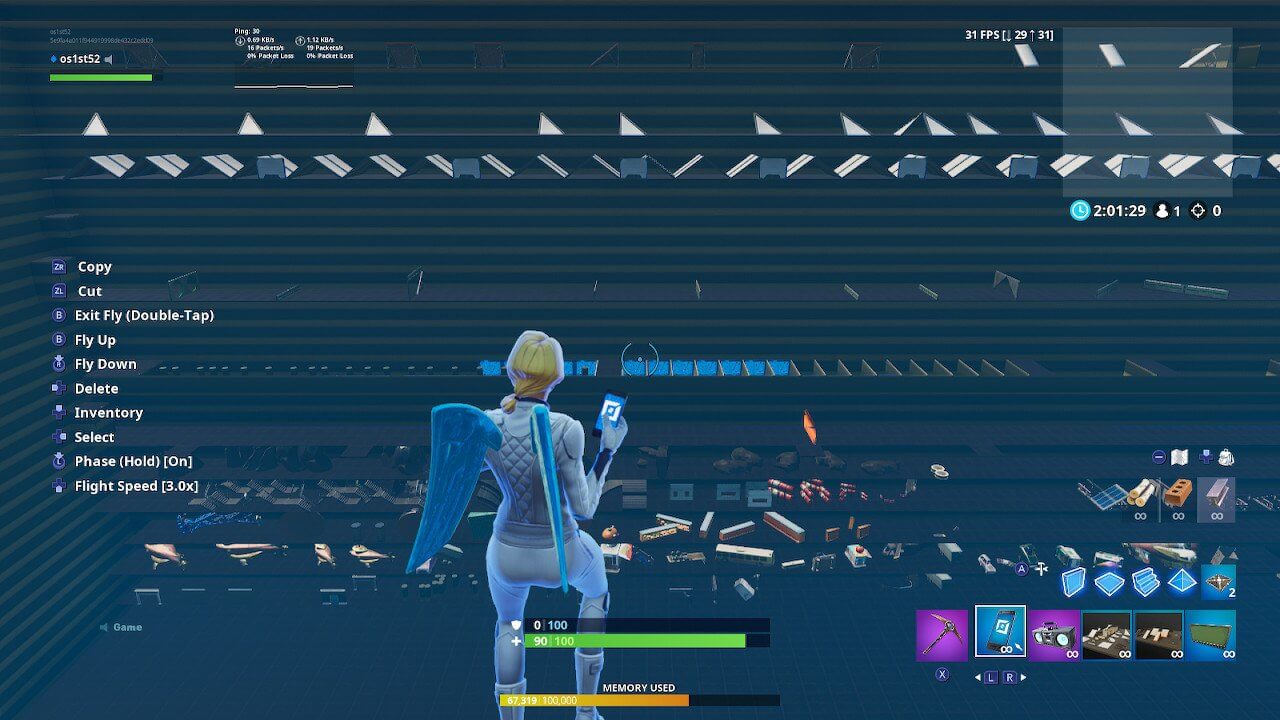Choose Delete from the controls list
This screenshot has height=720, width=1280.
coord(95,388)
